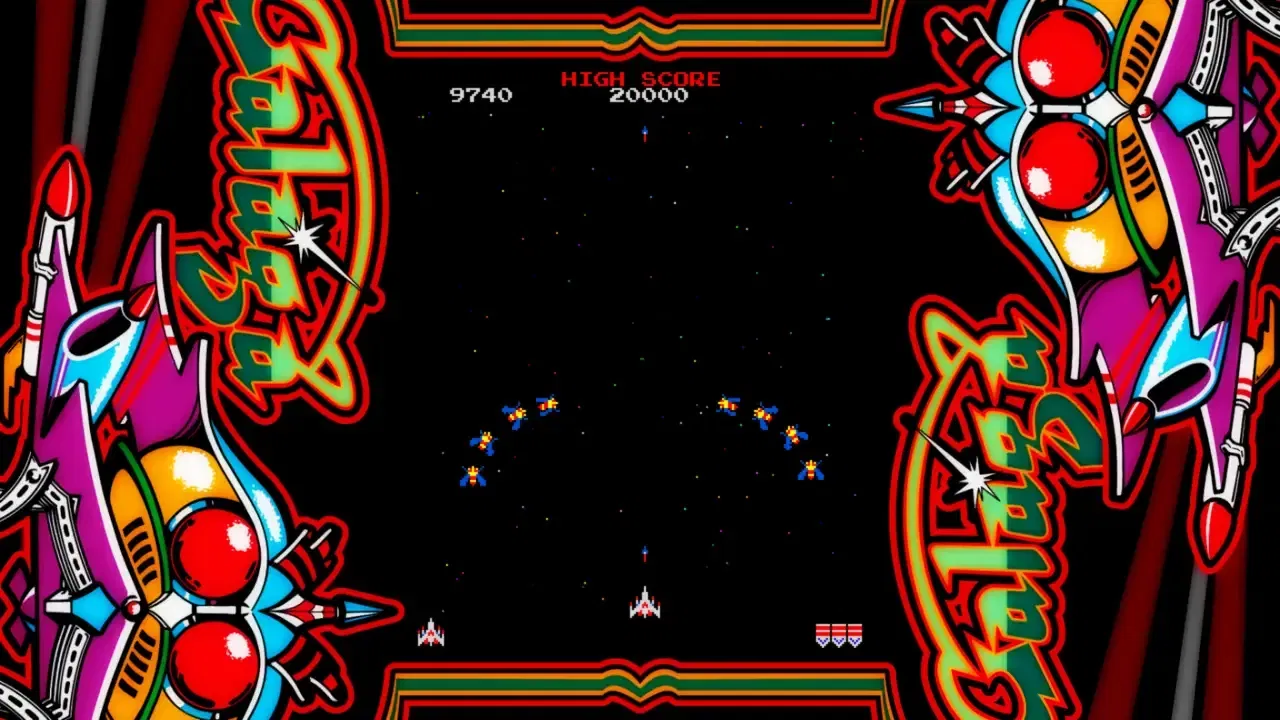The width and height of the screenshot is (1280, 720).
Task: Click the tilted bee at top of right group
Action: pos(727,405)
